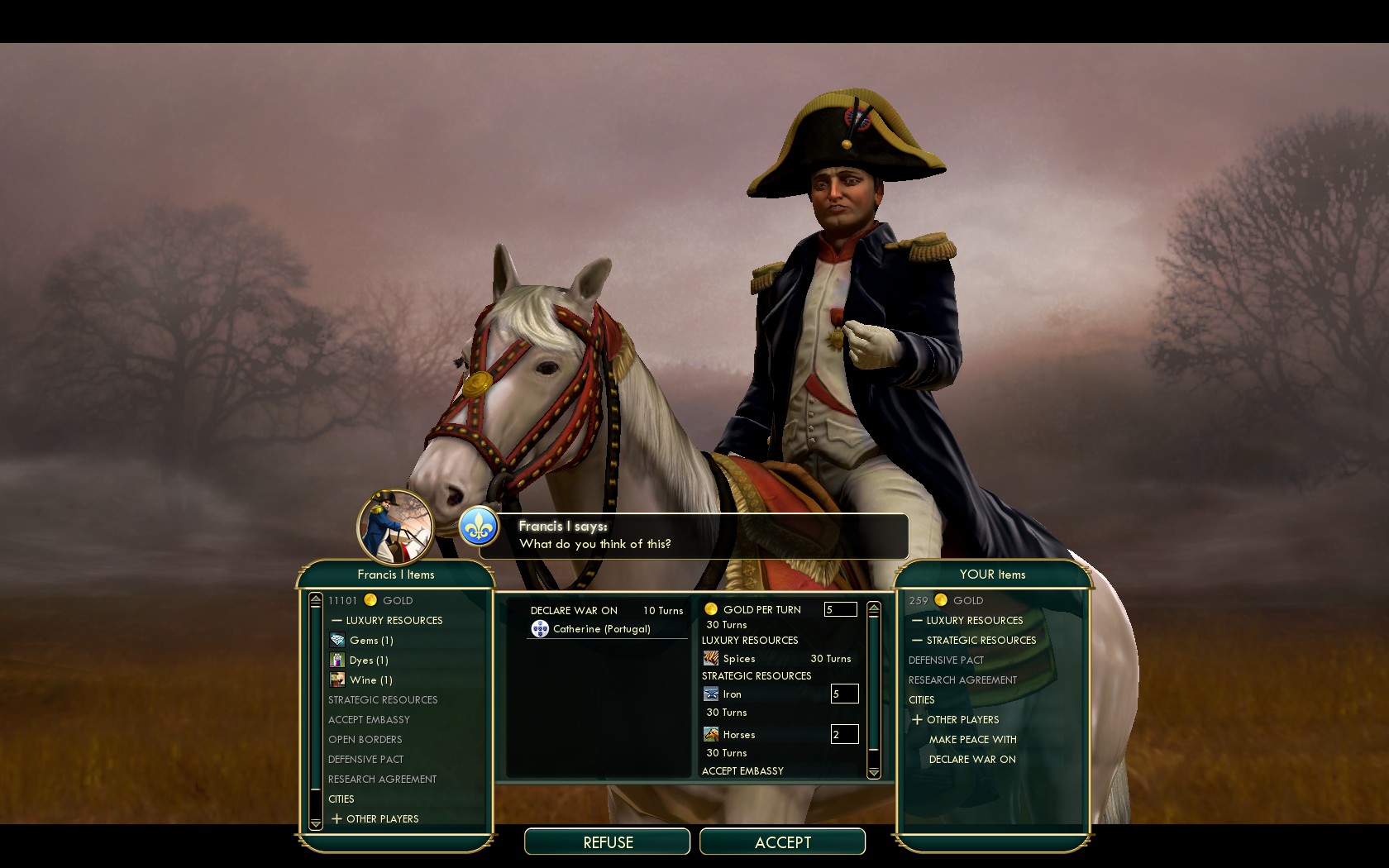Viewport: 1389px width, 868px height.
Task: Remove Declare War on Catherine from deal
Action: point(601,628)
